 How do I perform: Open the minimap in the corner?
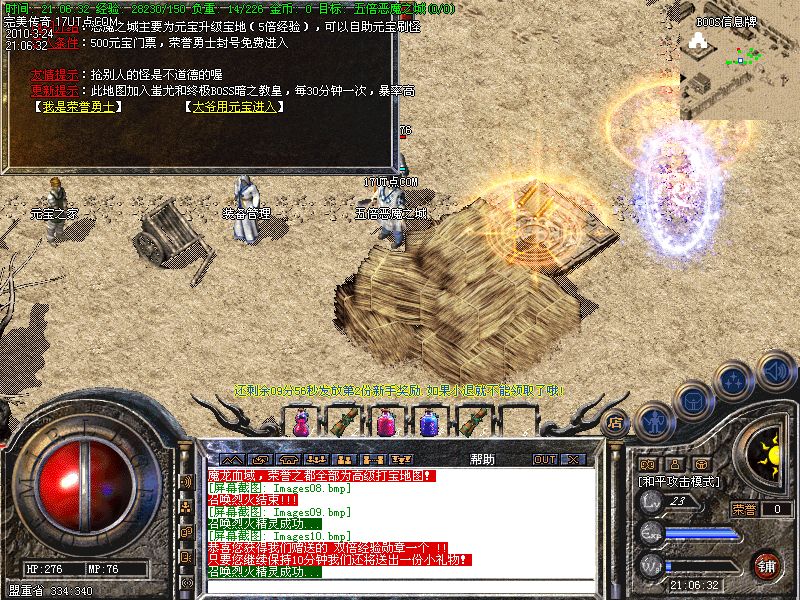[740, 60]
